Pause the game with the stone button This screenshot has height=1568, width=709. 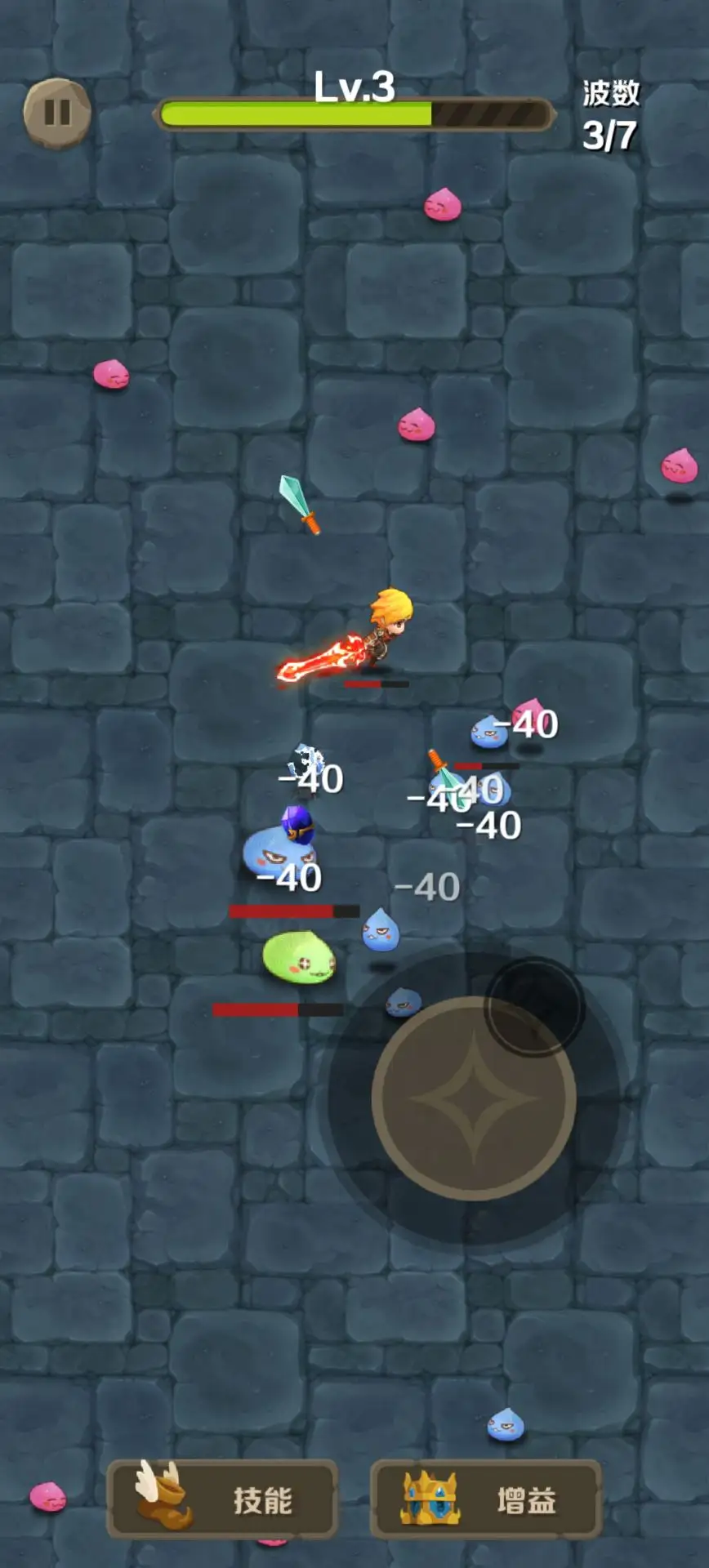[57, 113]
